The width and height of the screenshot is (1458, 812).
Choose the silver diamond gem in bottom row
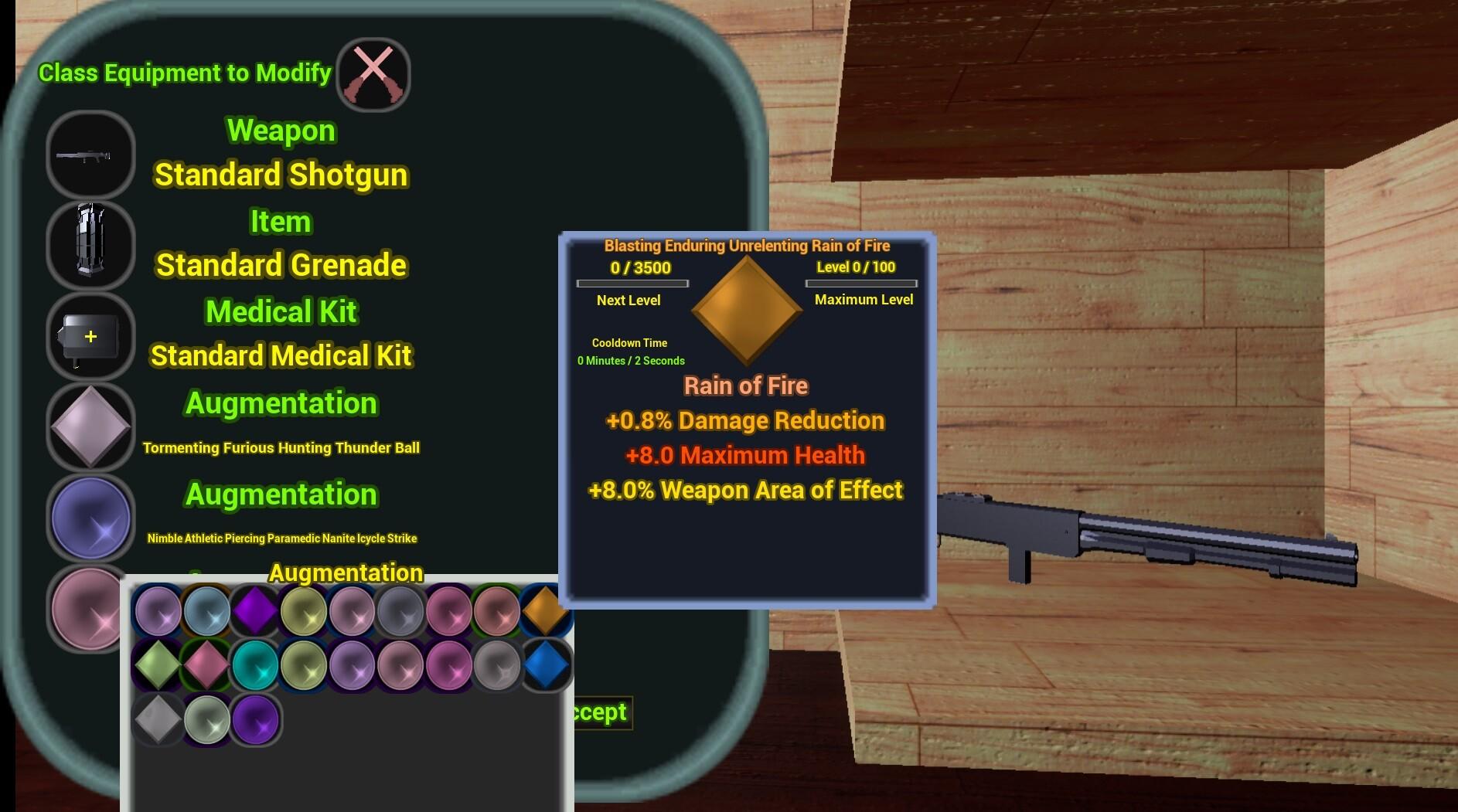point(158,719)
